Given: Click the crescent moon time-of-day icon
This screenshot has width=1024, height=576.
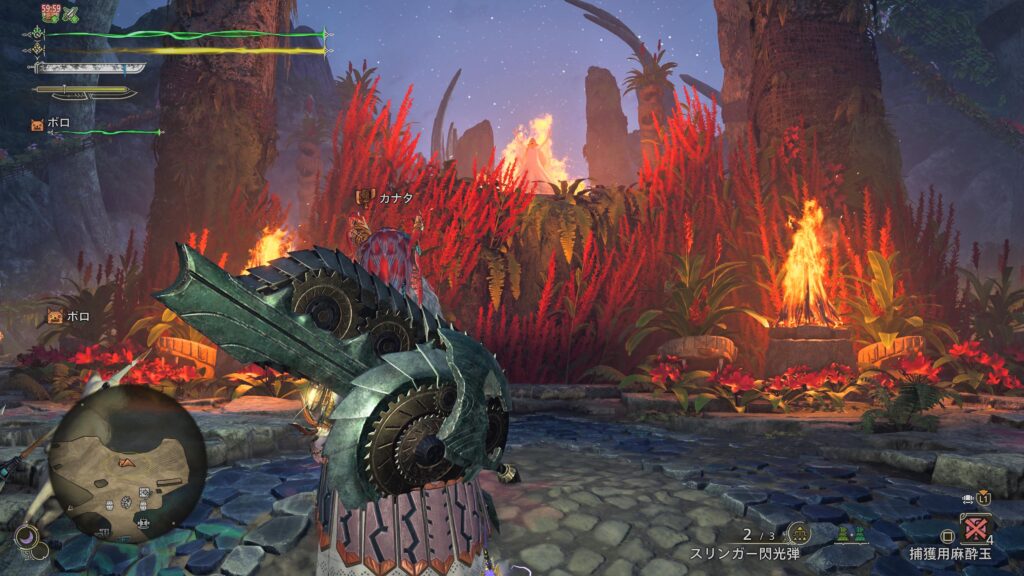Looking at the screenshot, I should pyautogui.click(x=28, y=538).
